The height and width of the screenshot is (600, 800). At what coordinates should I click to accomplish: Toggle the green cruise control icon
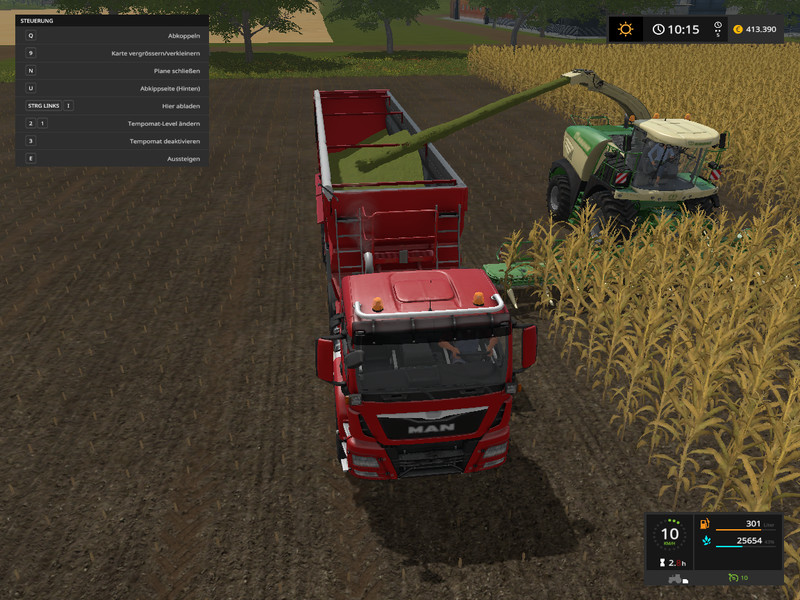[733, 578]
